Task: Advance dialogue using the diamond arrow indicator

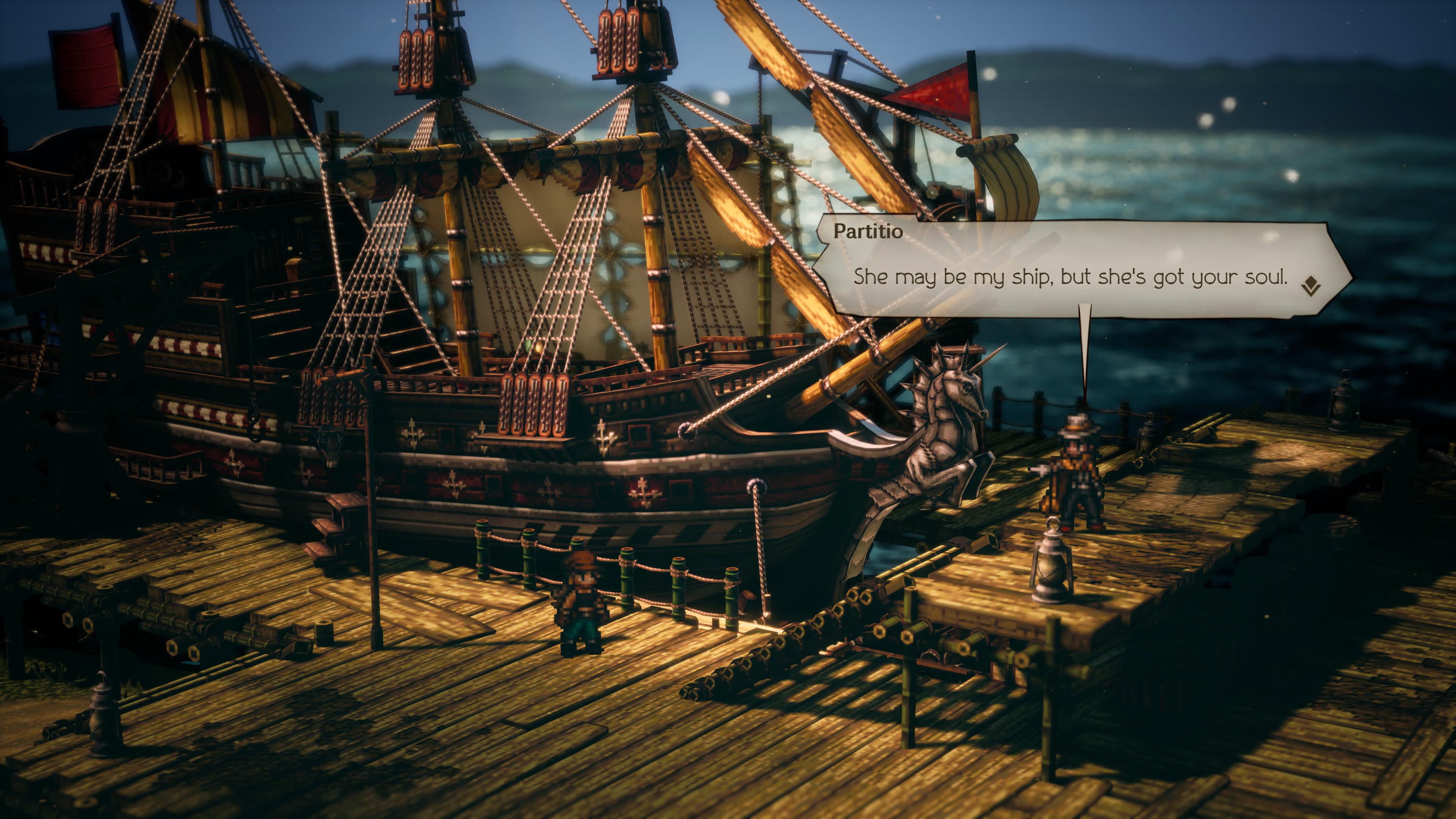Action: (x=1310, y=286)
